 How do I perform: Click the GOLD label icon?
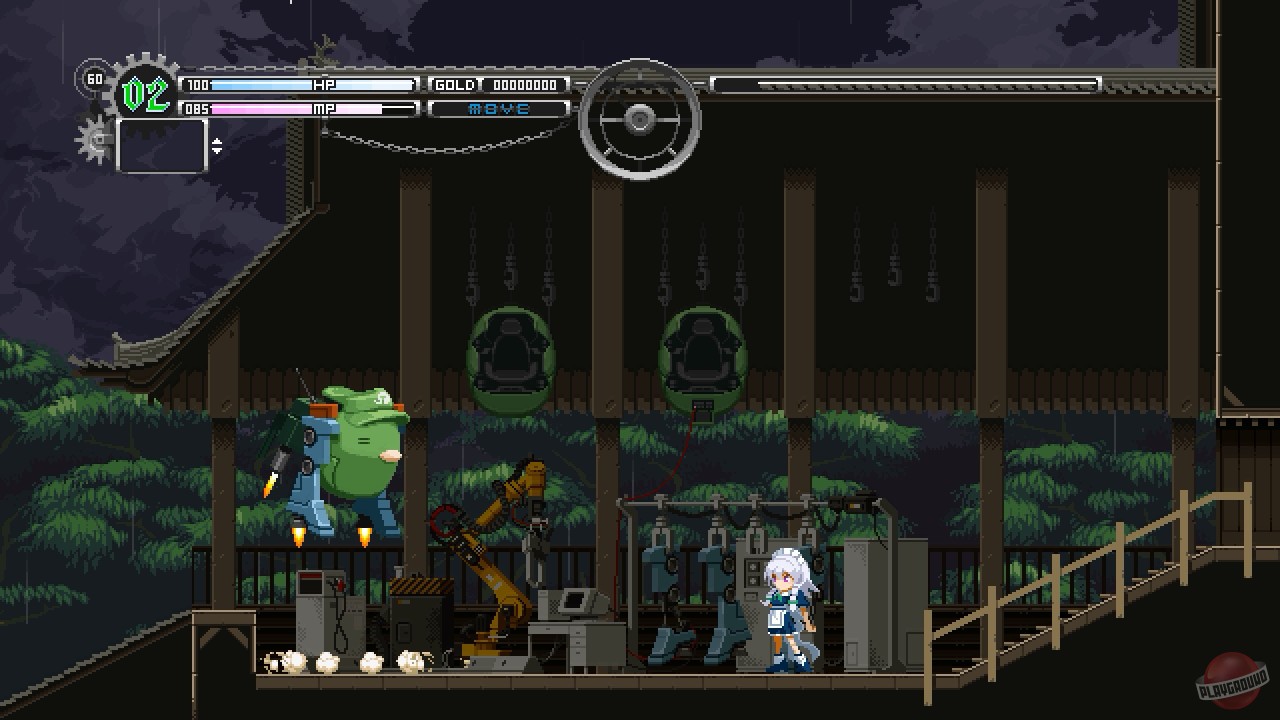click(453, 84)
